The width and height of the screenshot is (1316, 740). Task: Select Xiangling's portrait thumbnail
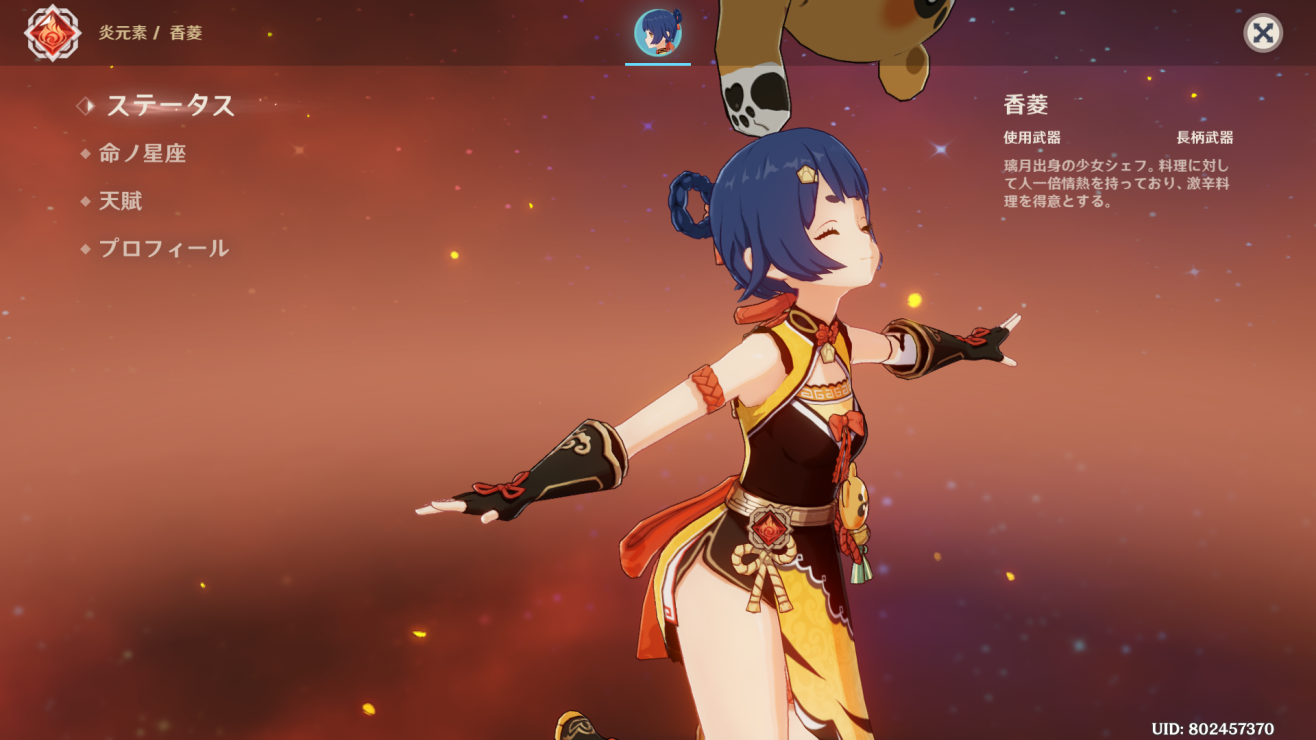658,33
